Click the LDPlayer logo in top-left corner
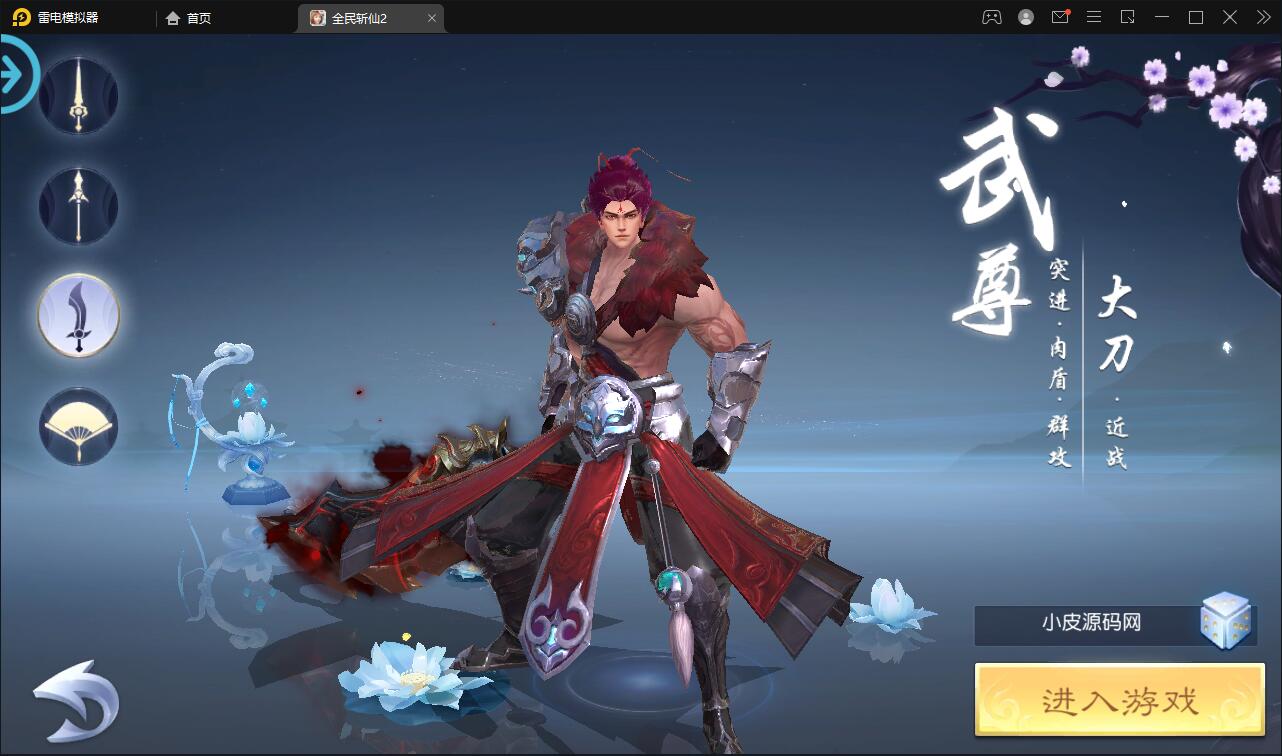This screenshot has width=1282, height=756. click(22, 17)
